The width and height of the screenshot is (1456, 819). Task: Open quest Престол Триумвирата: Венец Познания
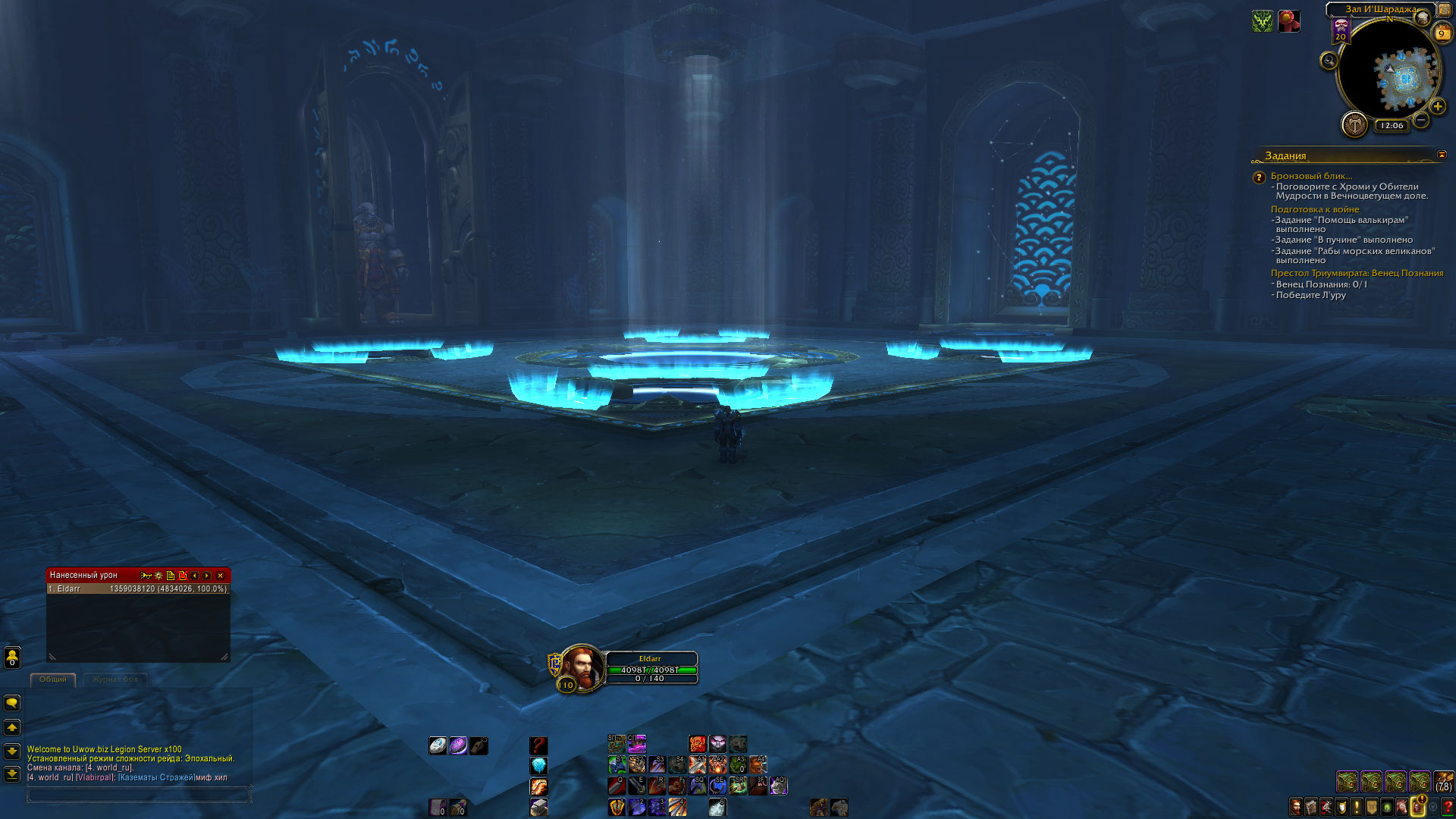[x=1357, y=273]
